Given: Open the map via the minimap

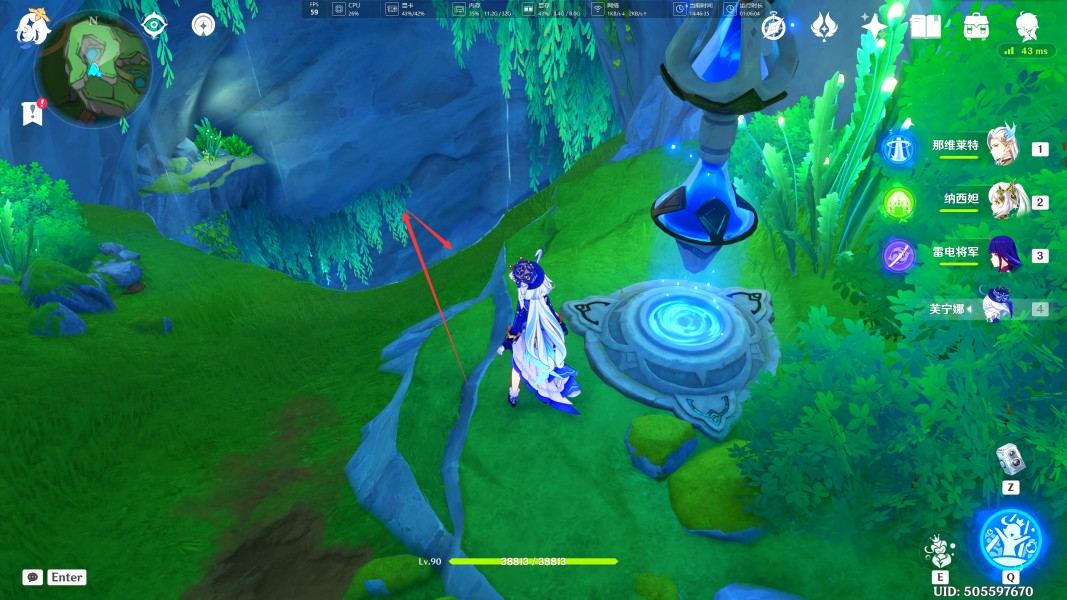Looking at the screenshot, I should coord(92,68).
